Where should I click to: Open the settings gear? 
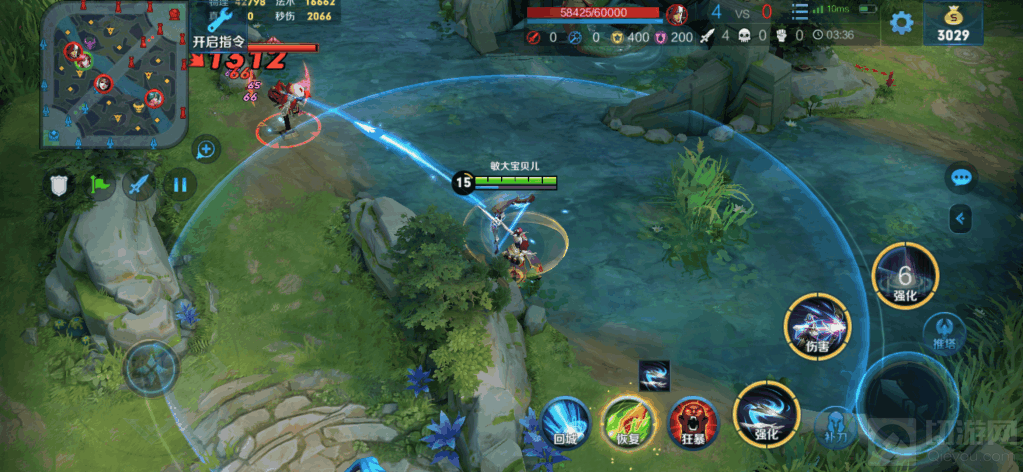click(901, 22)
